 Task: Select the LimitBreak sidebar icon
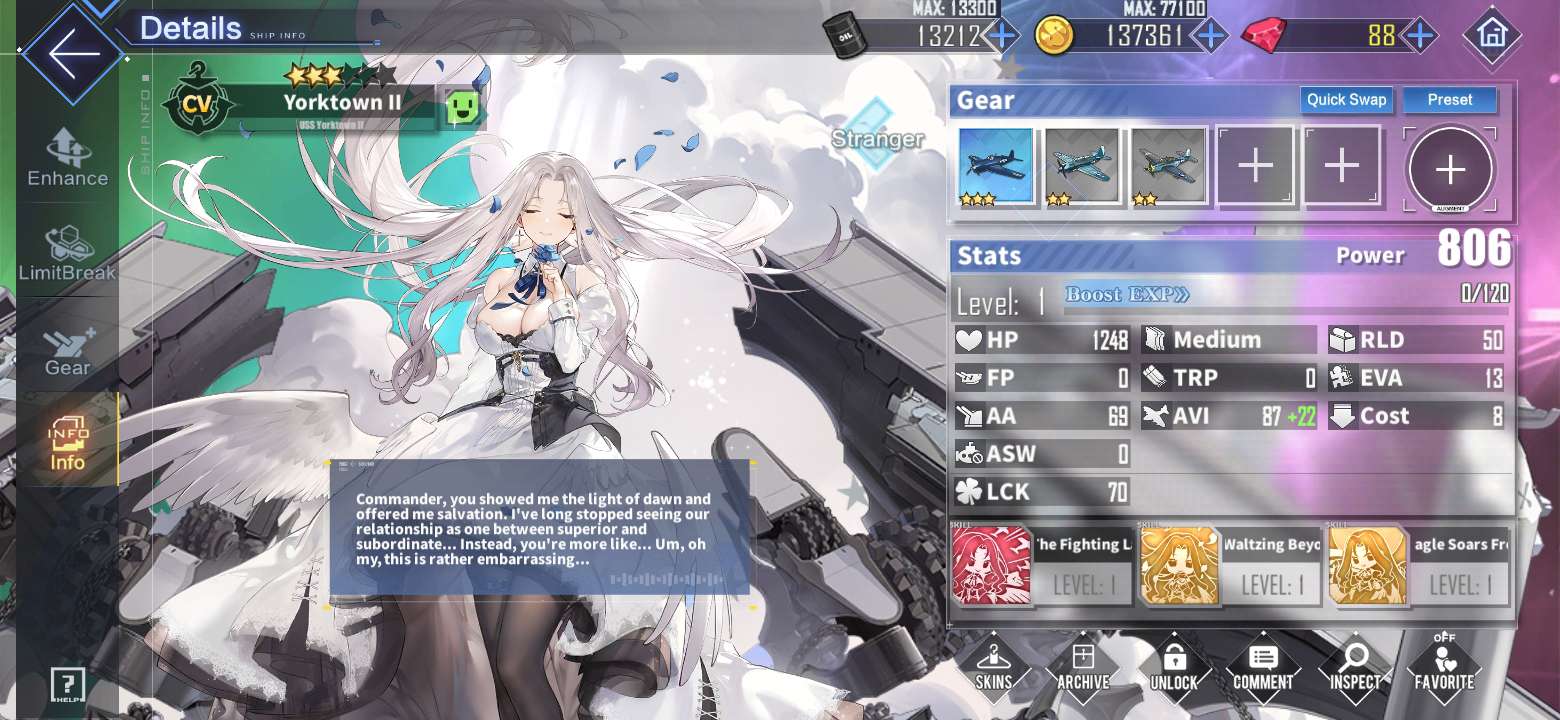click(x=66, y=250)
